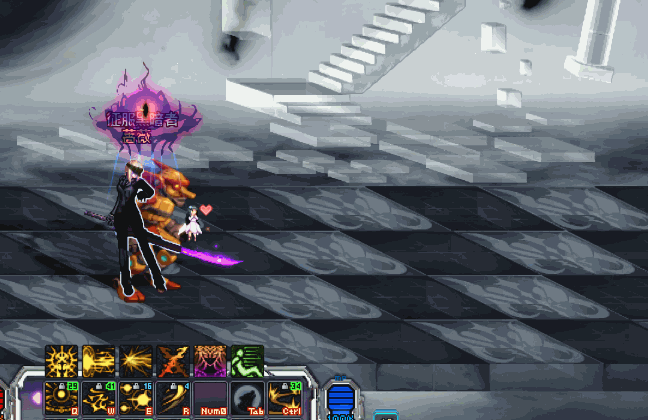
Task: Use the green running figure skill
Action: (246, 361)
